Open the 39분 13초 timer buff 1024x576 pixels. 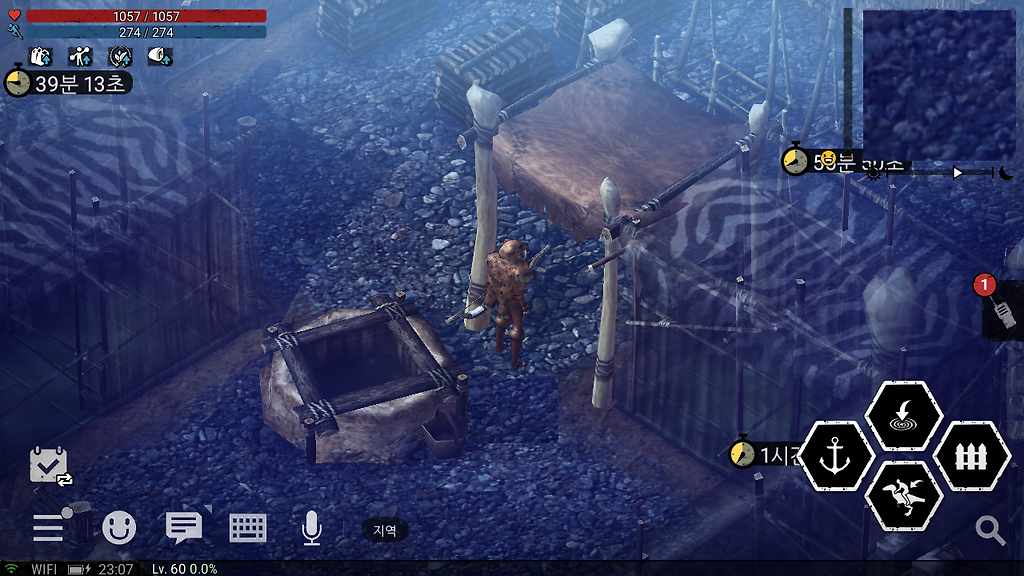point(67,83)
